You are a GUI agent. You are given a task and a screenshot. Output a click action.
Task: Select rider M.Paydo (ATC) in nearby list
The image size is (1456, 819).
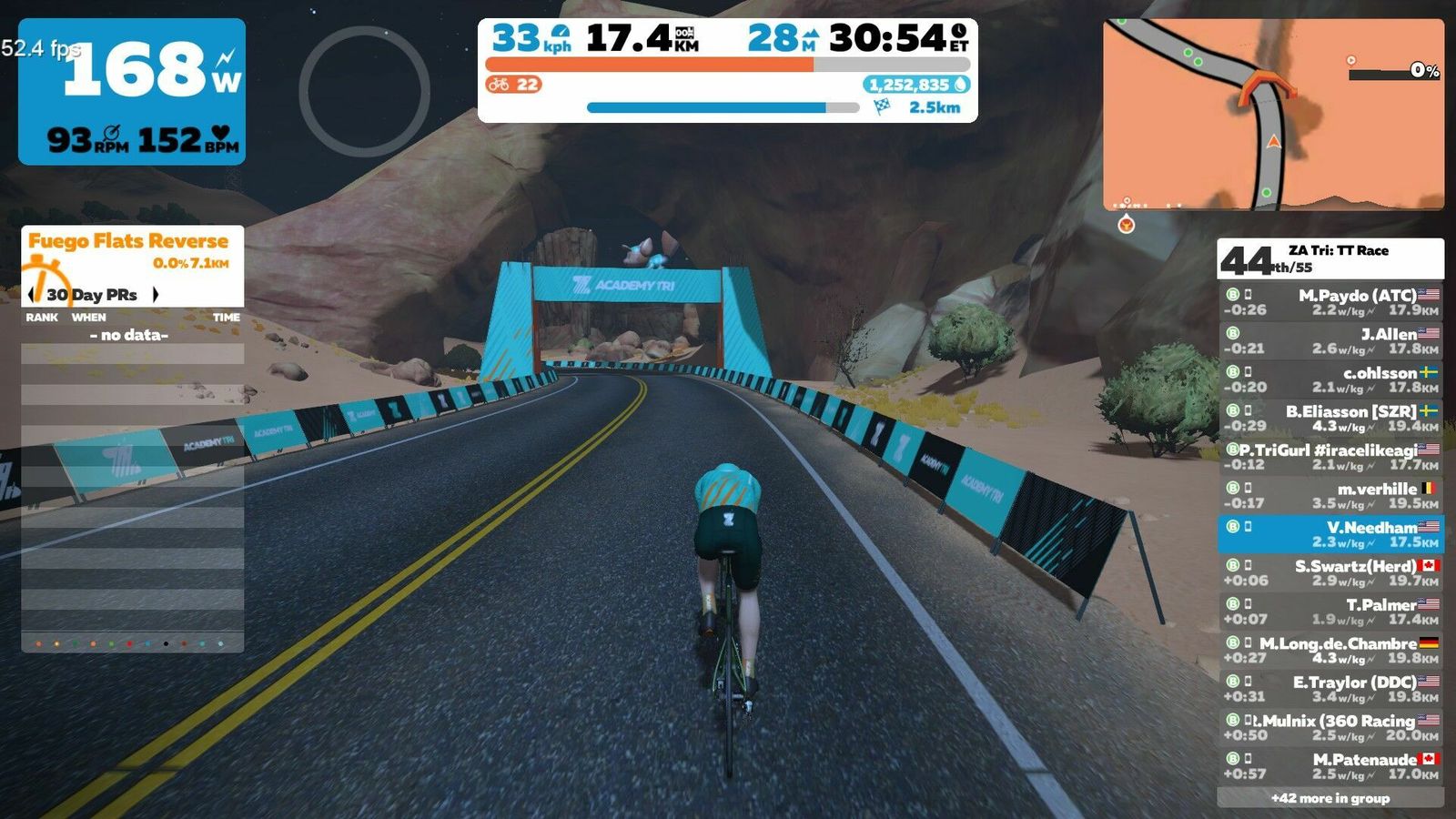coord(1330,302)
